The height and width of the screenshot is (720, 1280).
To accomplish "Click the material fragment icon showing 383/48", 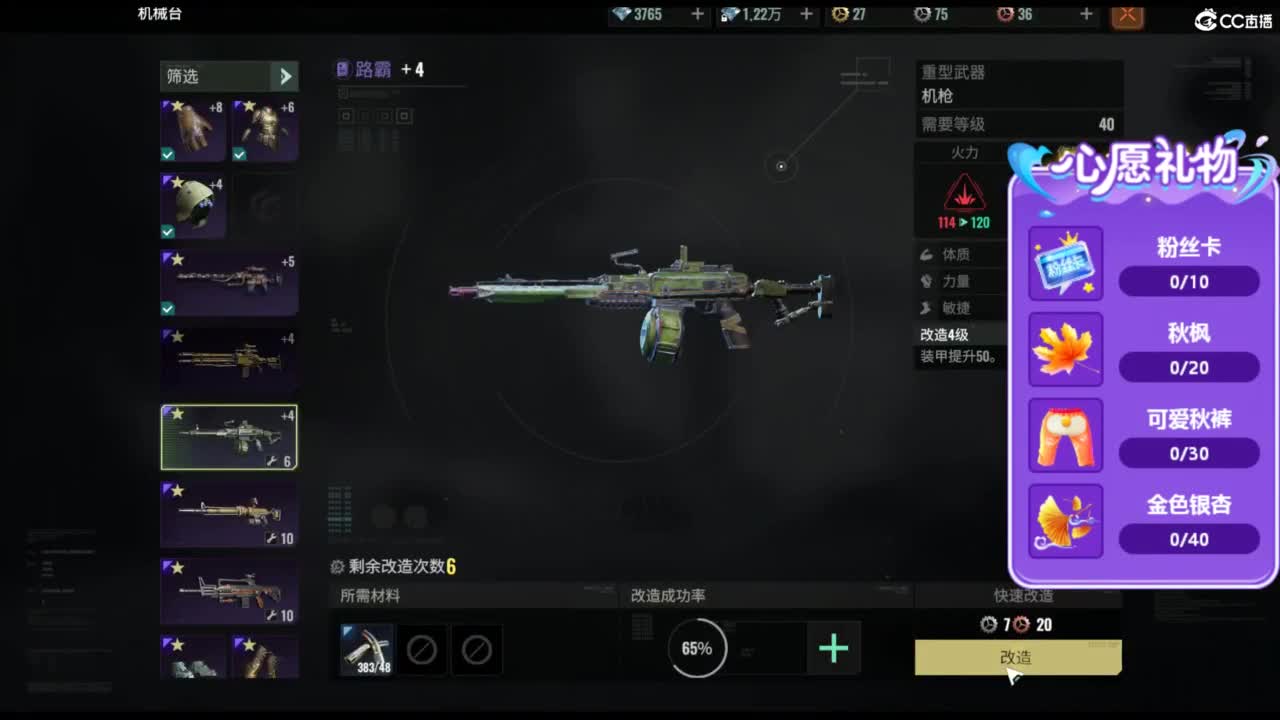I will (x=366, y=648).
